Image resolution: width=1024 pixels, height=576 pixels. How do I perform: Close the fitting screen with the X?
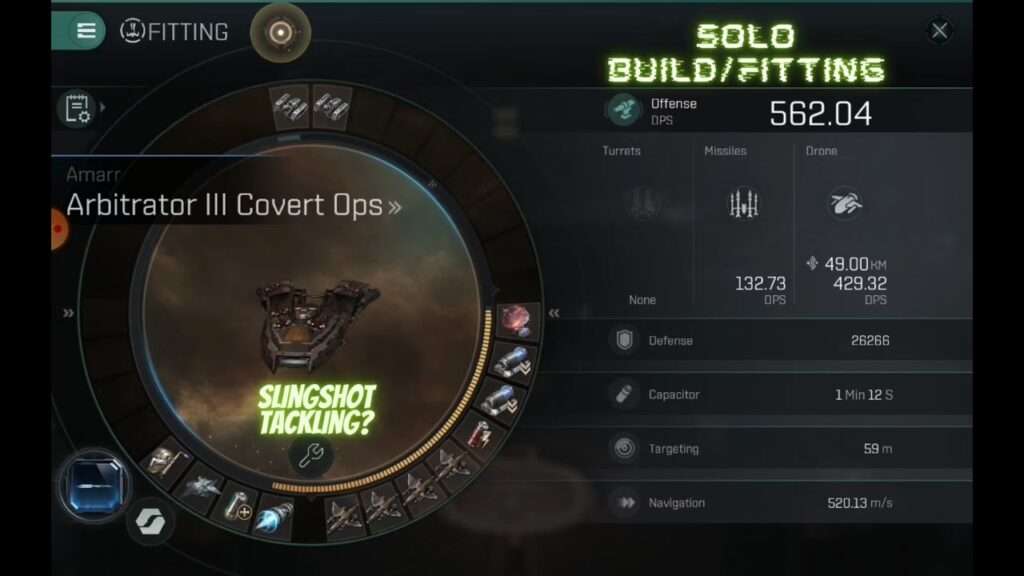[x=939, y=31]
